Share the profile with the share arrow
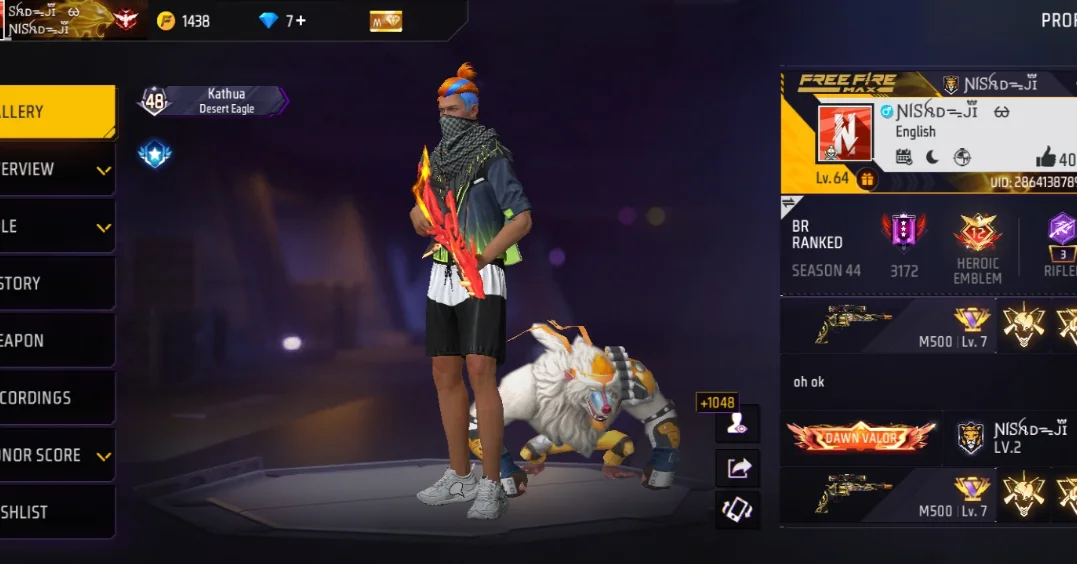Screen dimensions: 1077x564 (x=738, y=467)
